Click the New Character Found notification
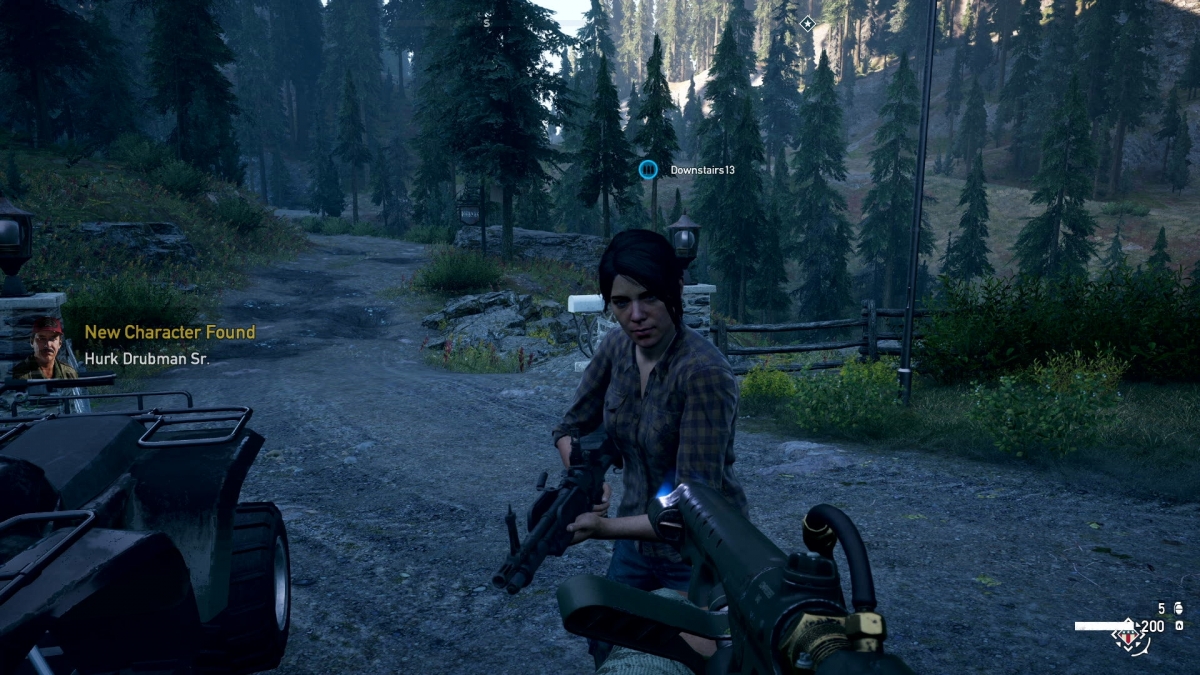The width and height of the screenshot is (1200, 675). tap(169, 332)
